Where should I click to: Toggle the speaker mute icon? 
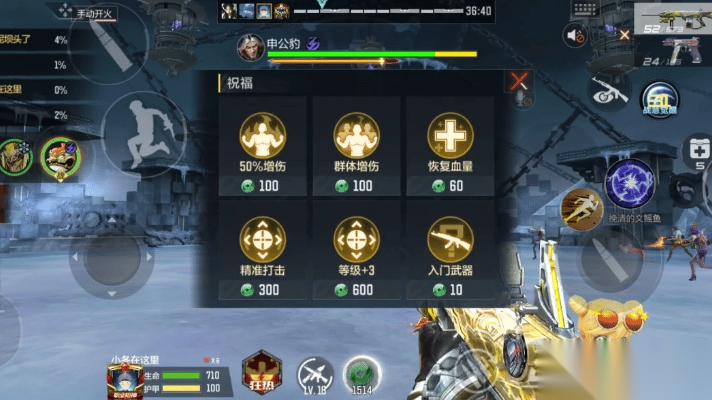[x=575, y=36]
